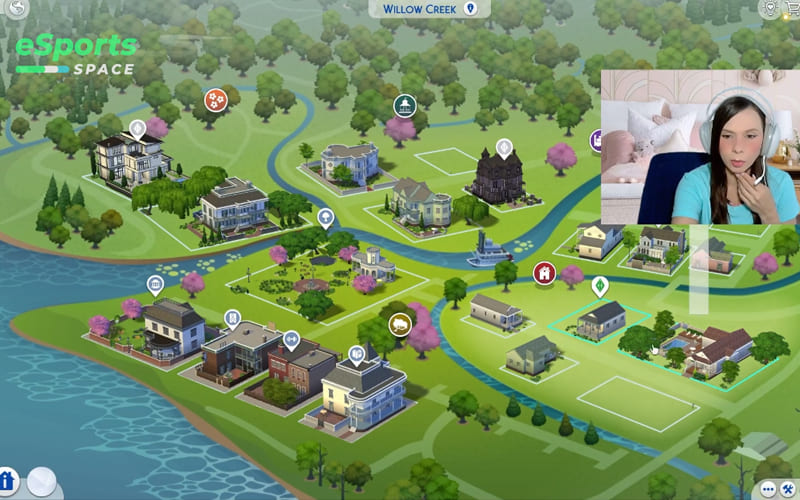
Task: Click the museum lot pin with columns
Action: click(x=155, y=285)
